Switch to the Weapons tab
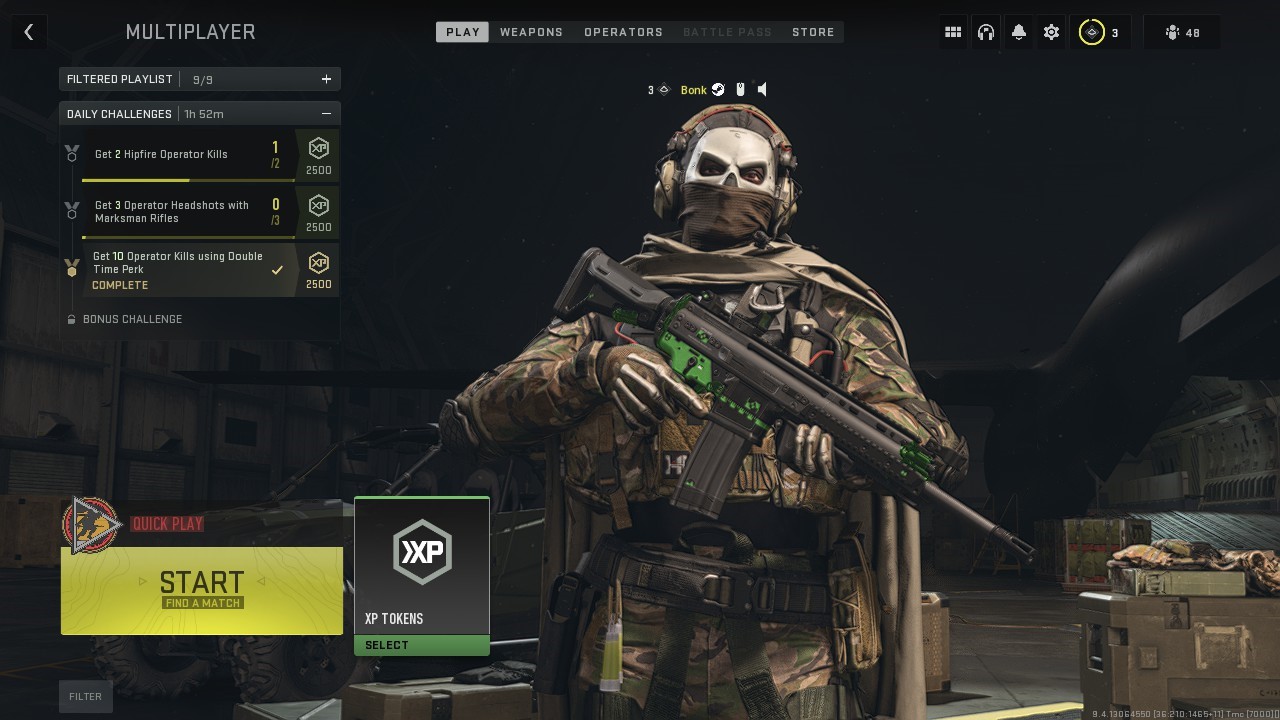Screen dimensions: 1280x720 pyautogui.click(x=531, y=31)
